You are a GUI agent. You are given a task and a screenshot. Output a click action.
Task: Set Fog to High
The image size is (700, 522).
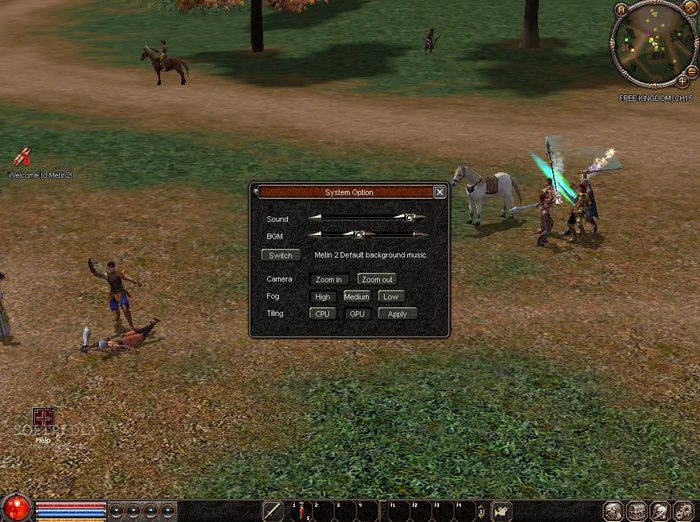click(x=322, y=297)
